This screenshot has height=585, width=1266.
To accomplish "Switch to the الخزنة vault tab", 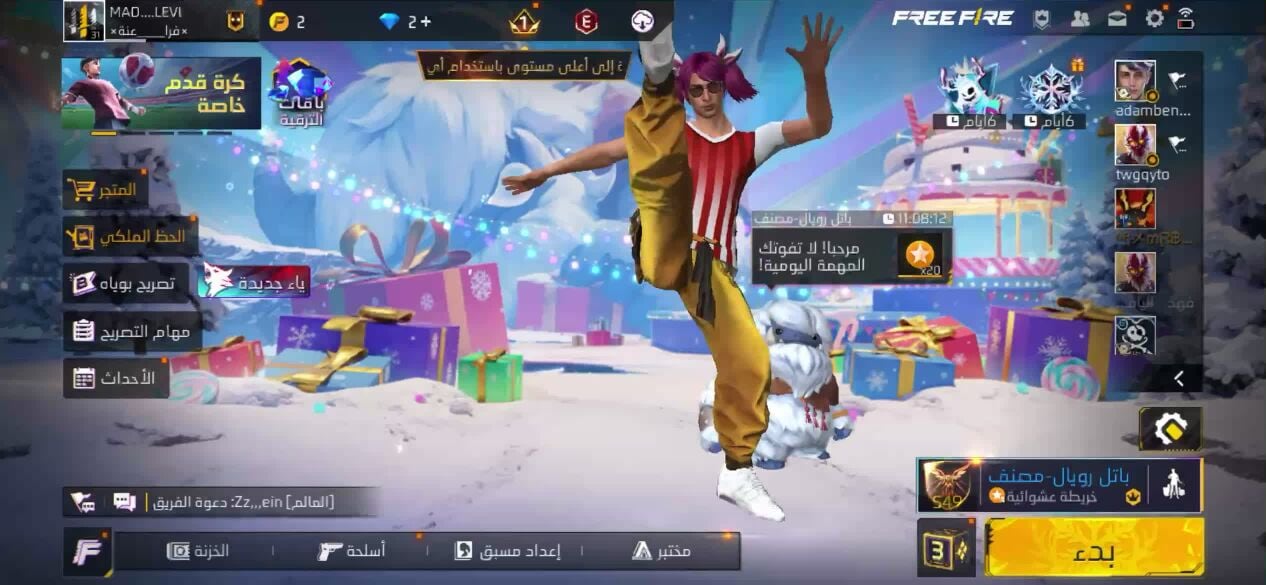I will (x=198, y=551).
